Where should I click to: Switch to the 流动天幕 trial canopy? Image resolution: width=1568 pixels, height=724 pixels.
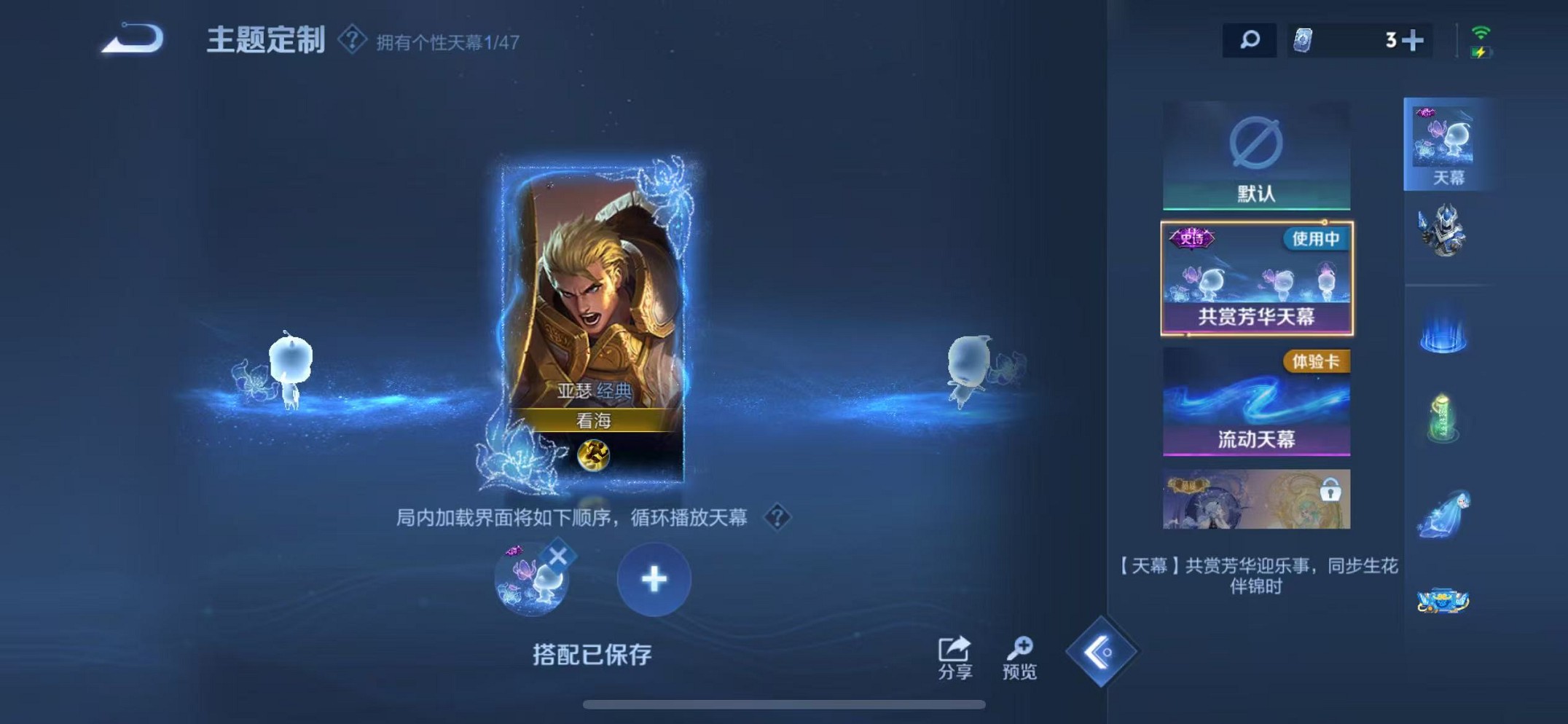pos(1257,401)
